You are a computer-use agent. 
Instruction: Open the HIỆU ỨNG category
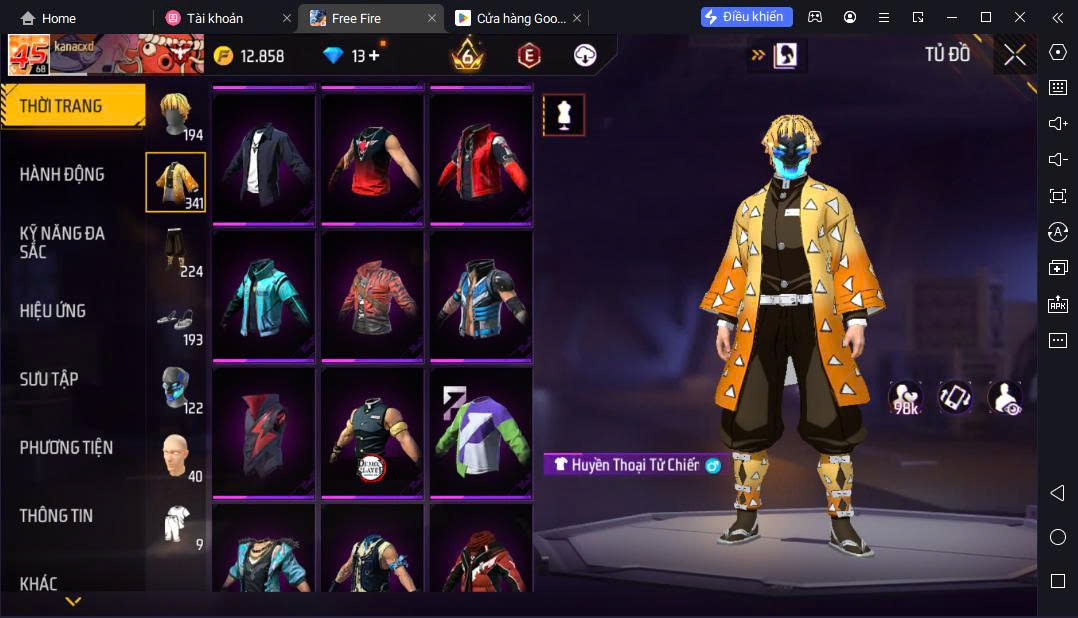pyautogui.click(x=53, y=311)
